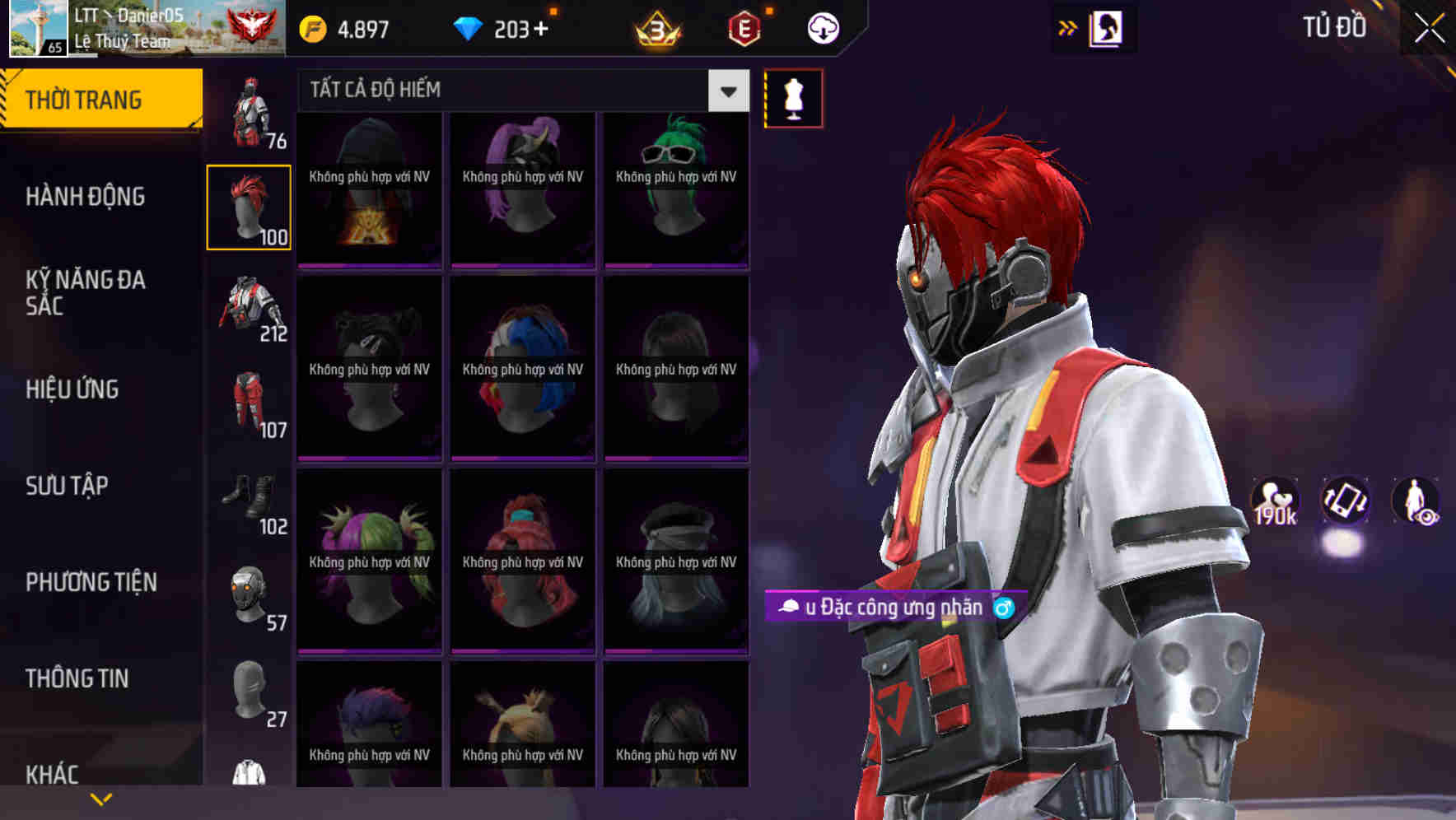Image resolution: width=1456 pixels, height=820 pixels.
Task: Click the hairstyle face card icon beside the chevrons
Action: pos(1106,27)
